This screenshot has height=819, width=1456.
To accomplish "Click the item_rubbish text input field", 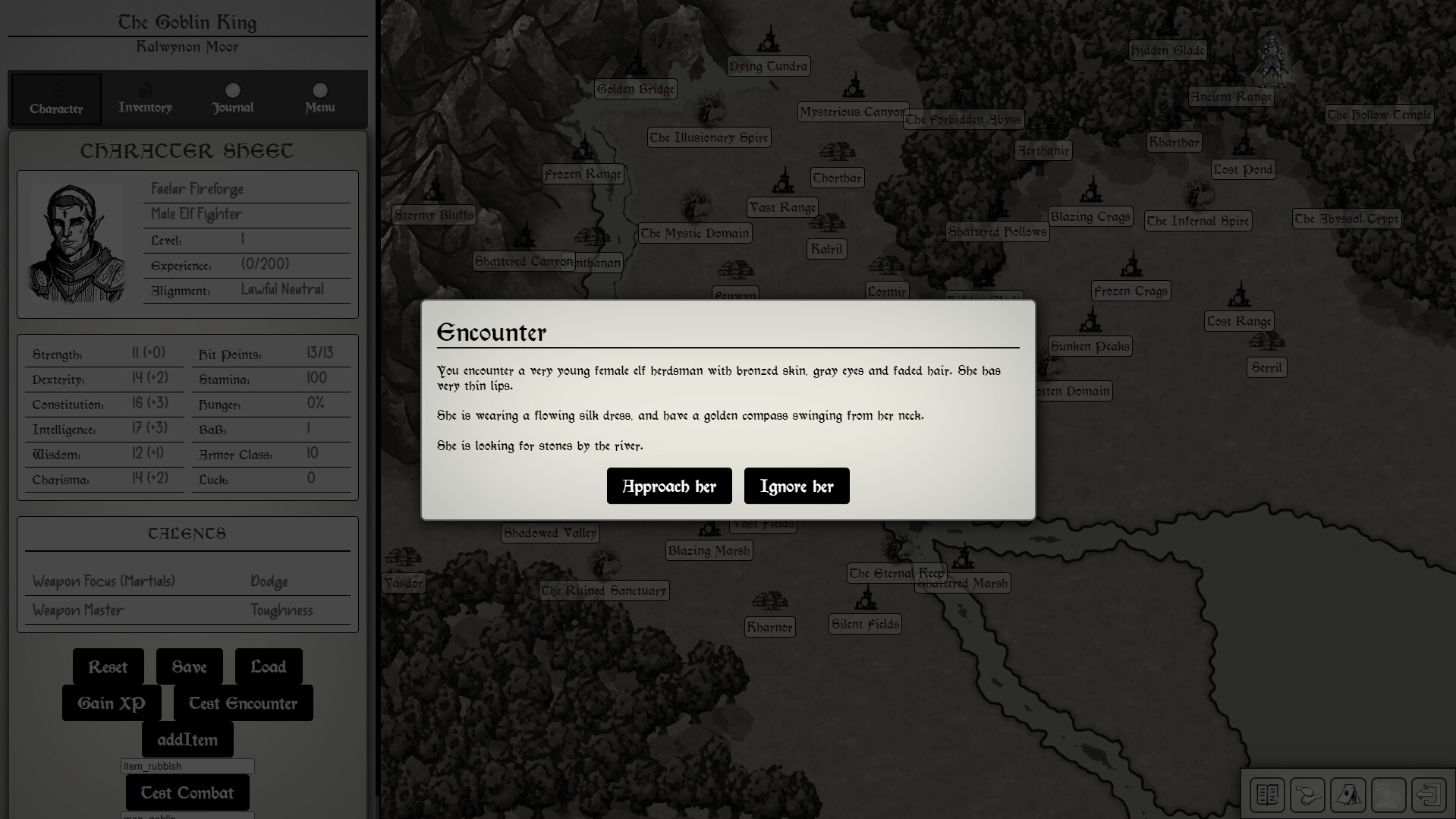I will (187, 766).
